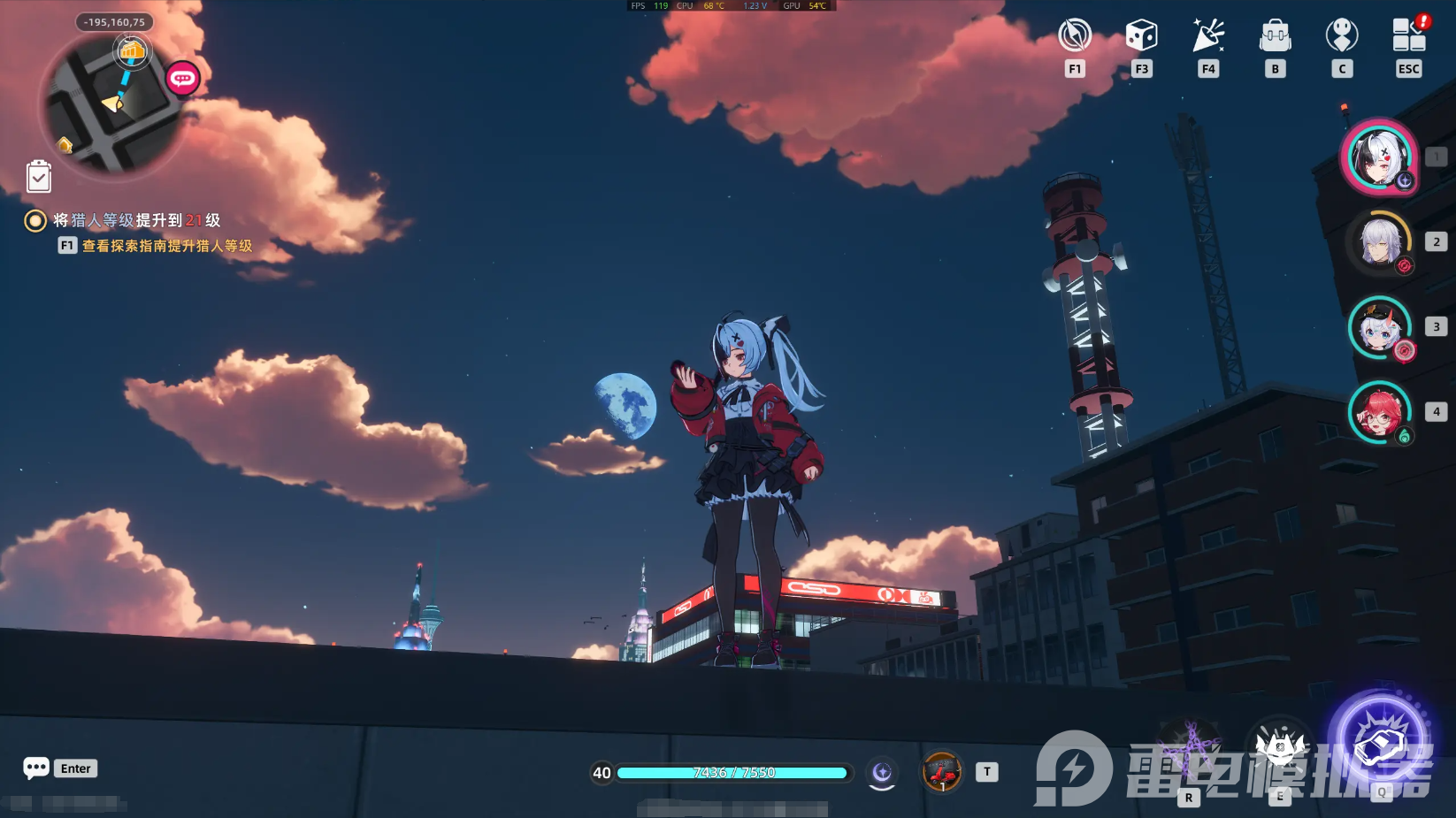1456x818 pixels.
Task: Select the hunter level quest objective
Action: coord(136,220)
